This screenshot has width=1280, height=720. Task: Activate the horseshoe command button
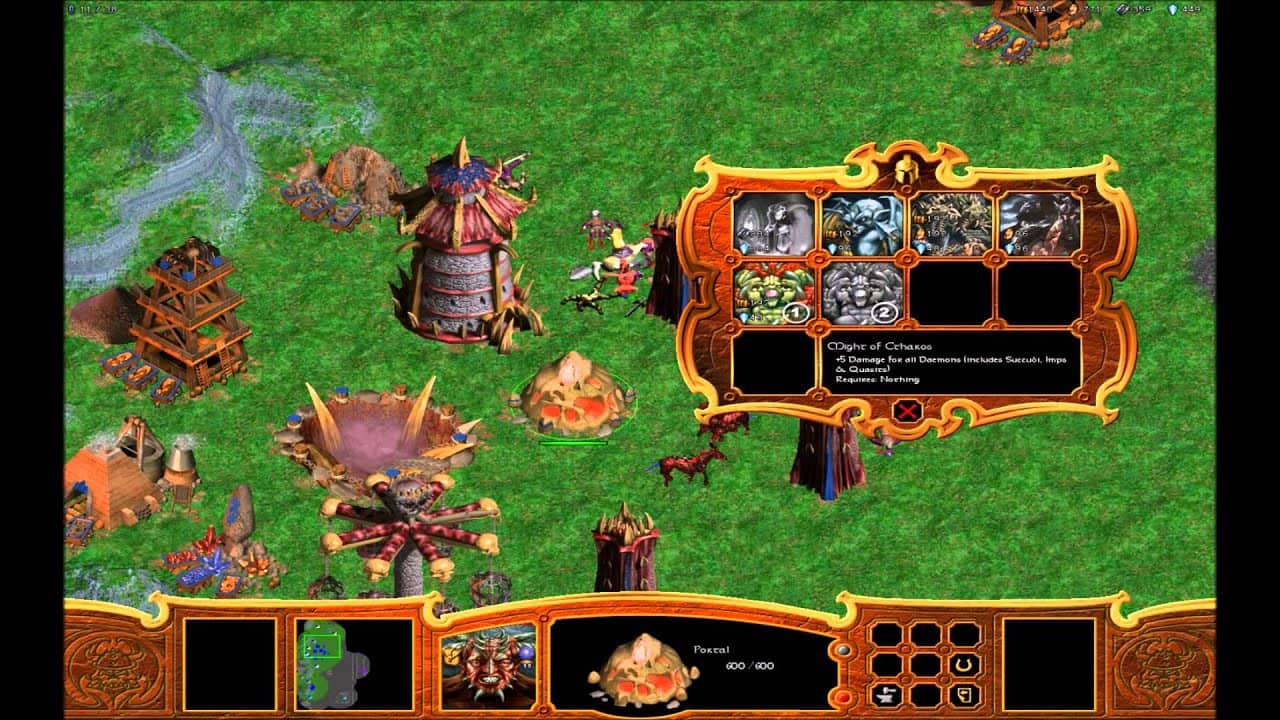point(965,665)
